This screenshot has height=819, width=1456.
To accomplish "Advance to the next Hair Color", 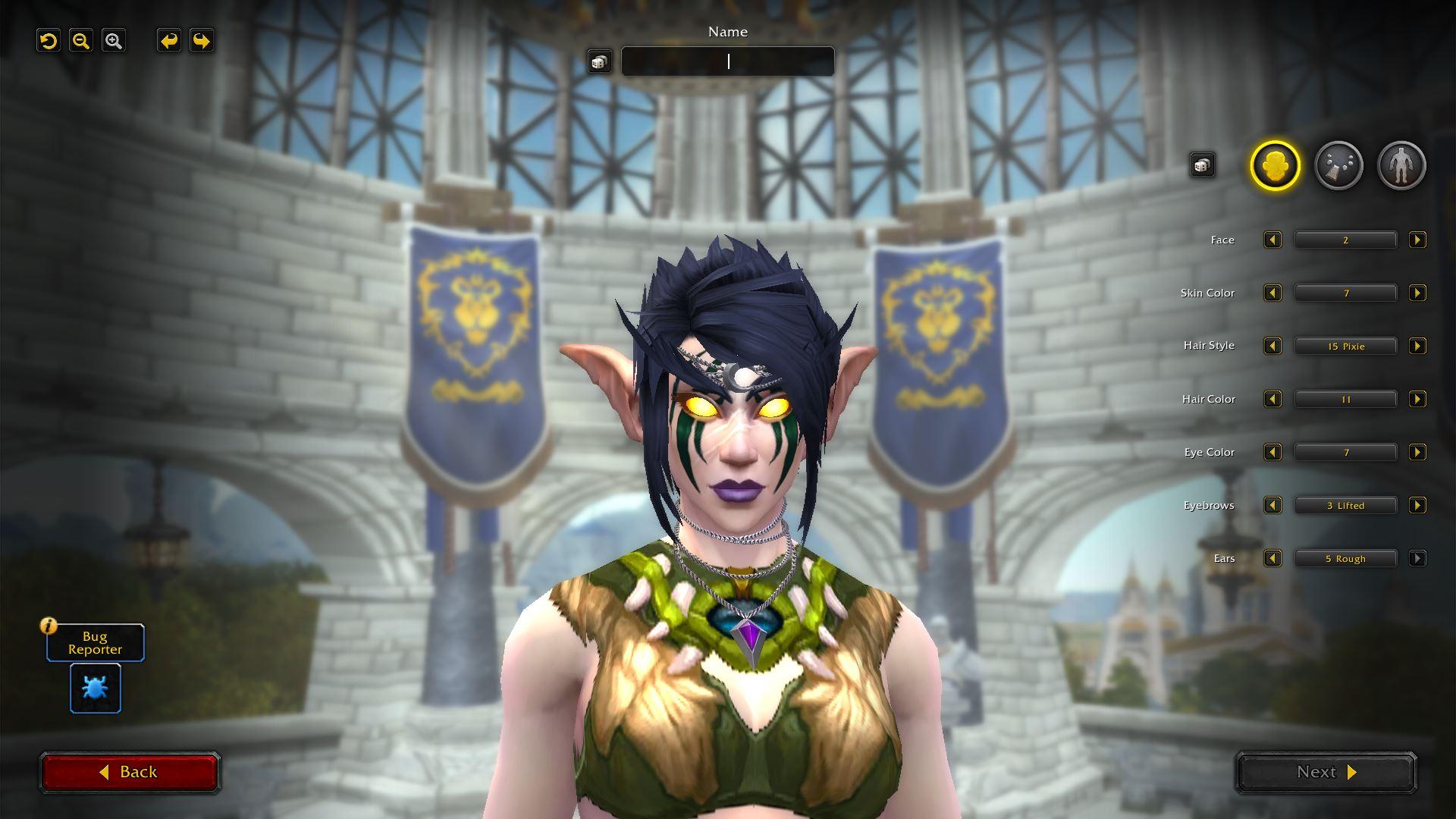I will pyautogui.click(x=1417, y=400).
